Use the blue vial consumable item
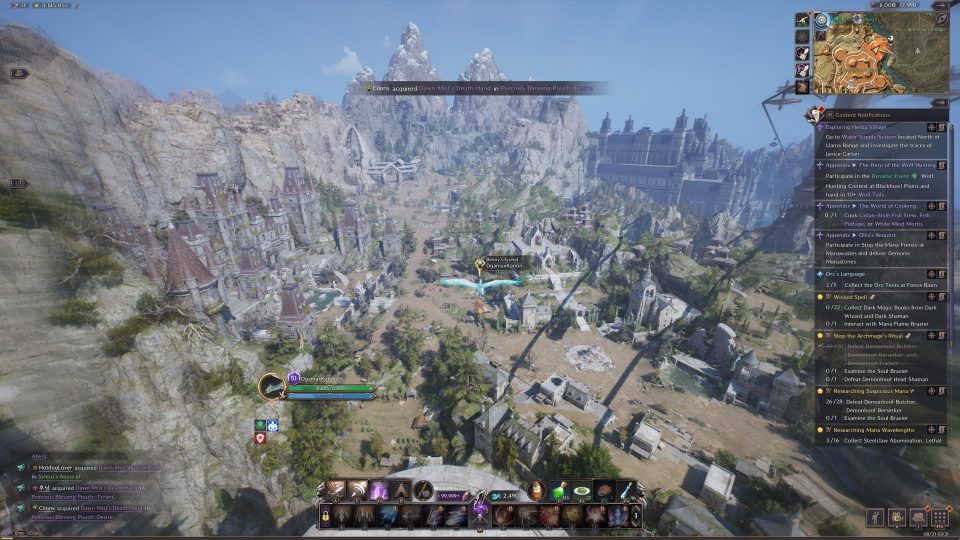The image size is (960, 540). point(626,489)
